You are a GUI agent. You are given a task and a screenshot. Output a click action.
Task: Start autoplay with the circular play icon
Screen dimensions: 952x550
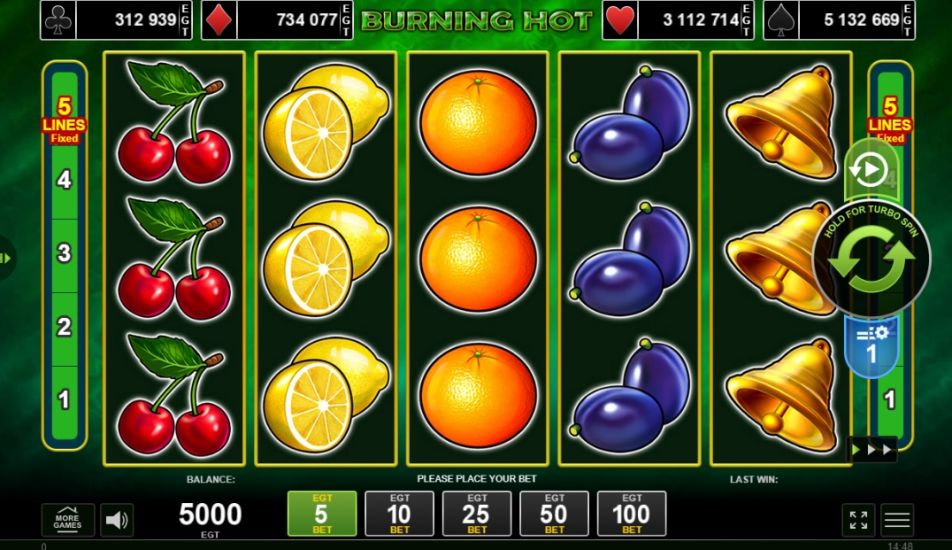point(866,170)
